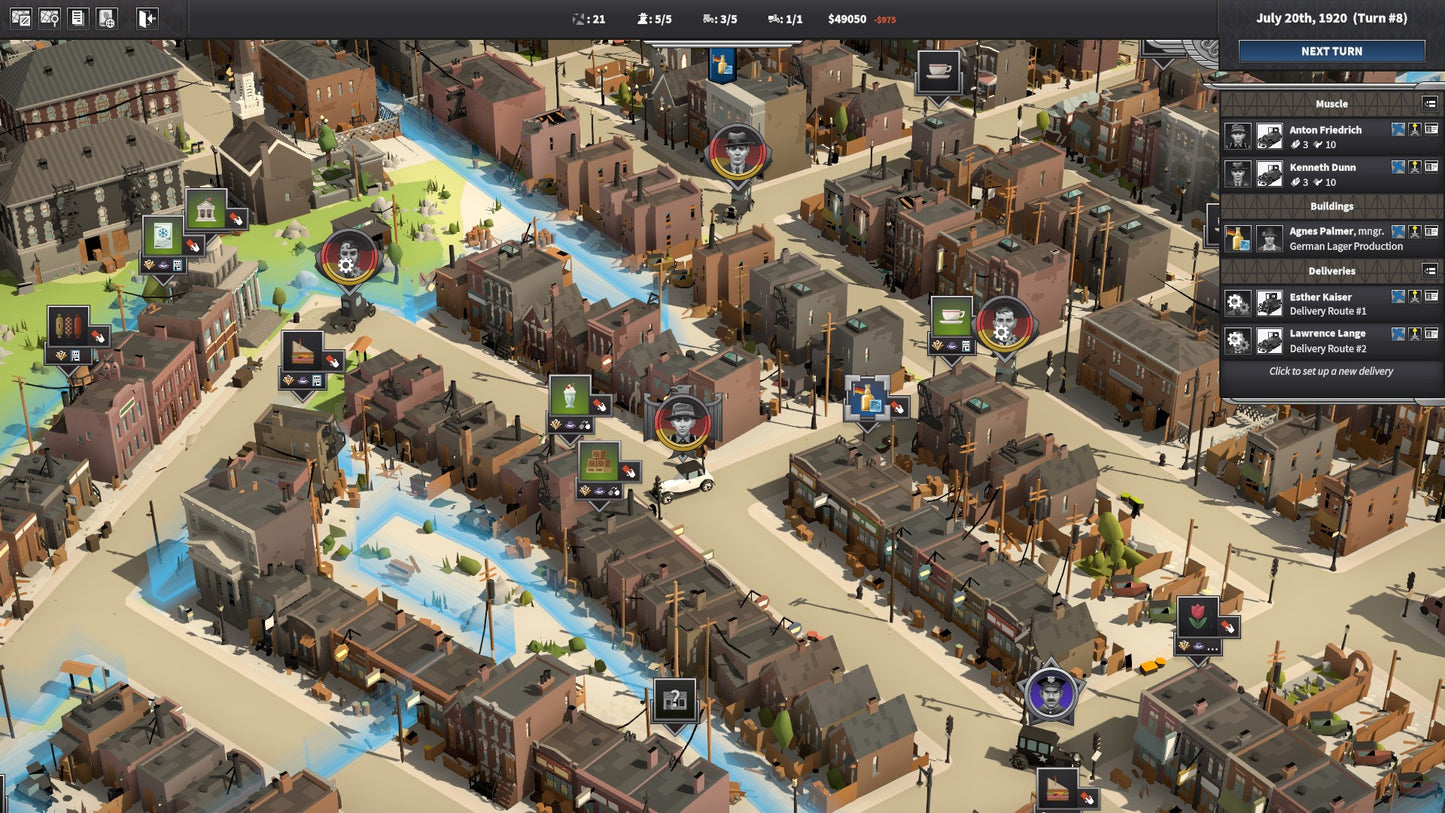1445x813 pixels.
Task: Select the milkshake building marker
Action: coord(569,396)
